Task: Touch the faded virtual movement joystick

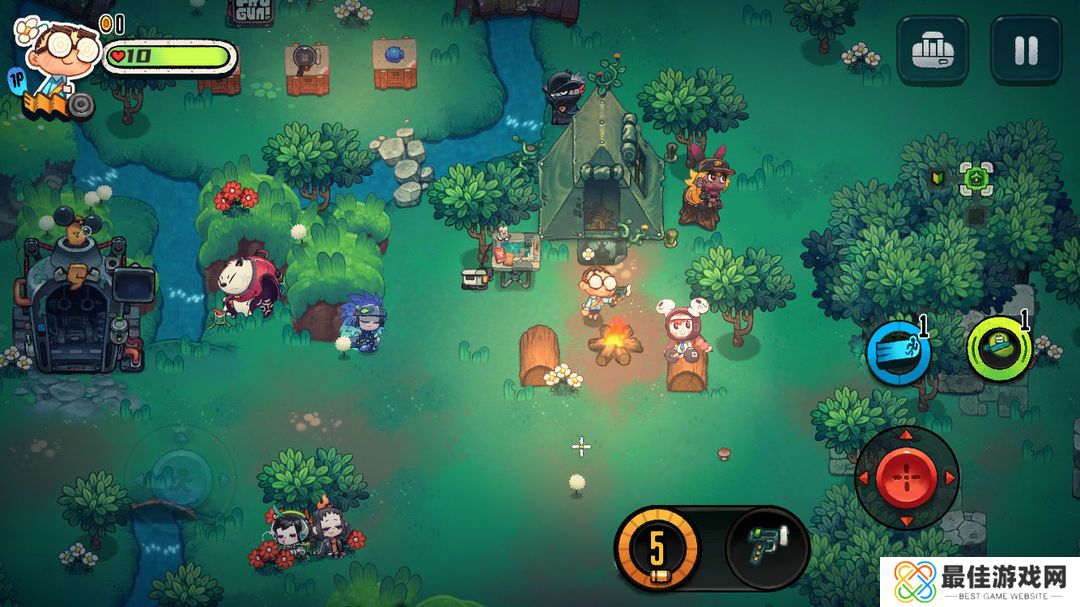Action: [181, 468]
